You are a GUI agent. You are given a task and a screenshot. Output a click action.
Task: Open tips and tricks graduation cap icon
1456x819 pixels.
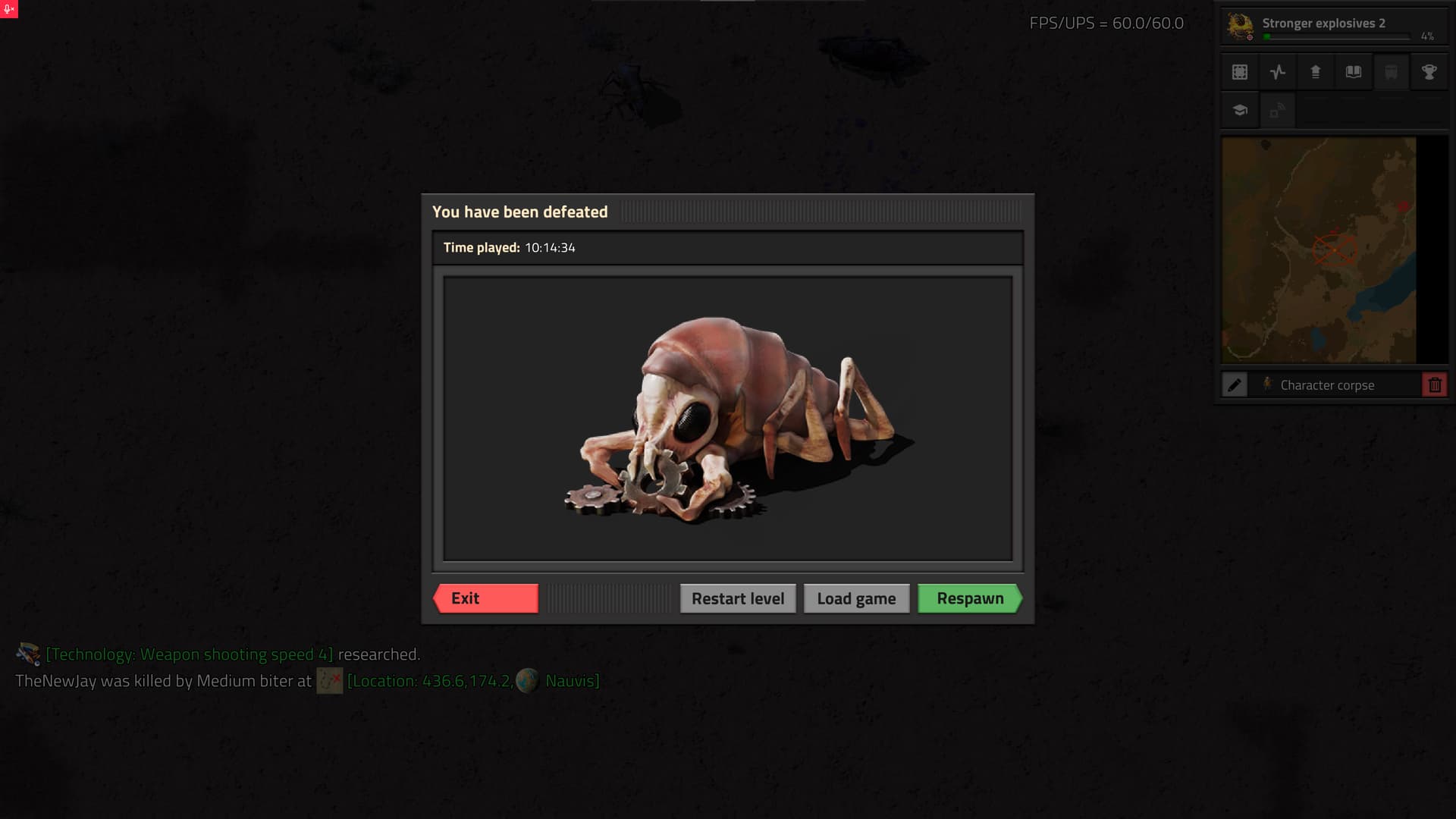[1240, 111]
